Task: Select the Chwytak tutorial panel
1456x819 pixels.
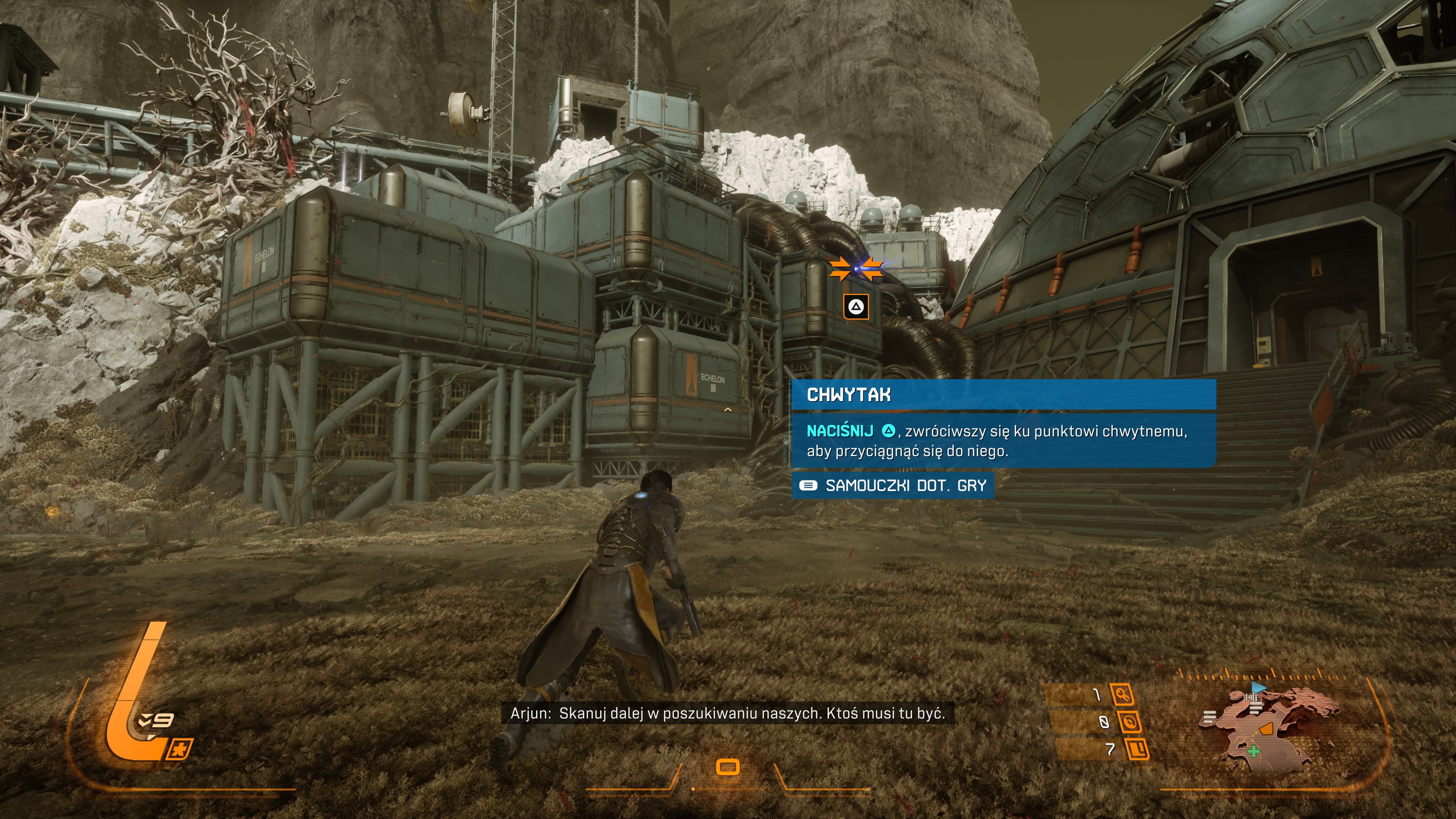Action: pyautogui.click(x=1003, y=424)
